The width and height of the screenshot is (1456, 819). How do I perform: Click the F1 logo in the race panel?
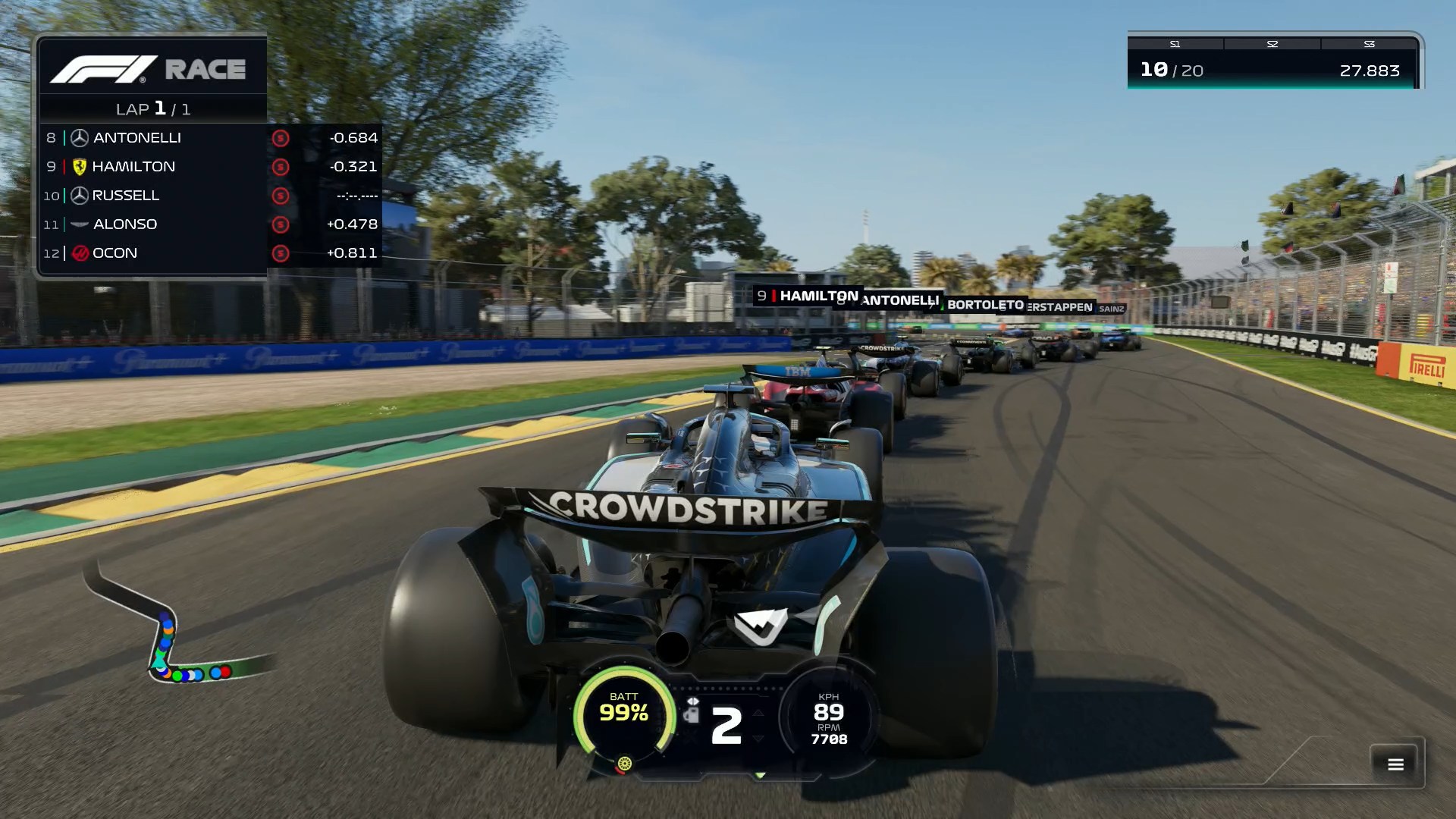[x=102, y=68]
